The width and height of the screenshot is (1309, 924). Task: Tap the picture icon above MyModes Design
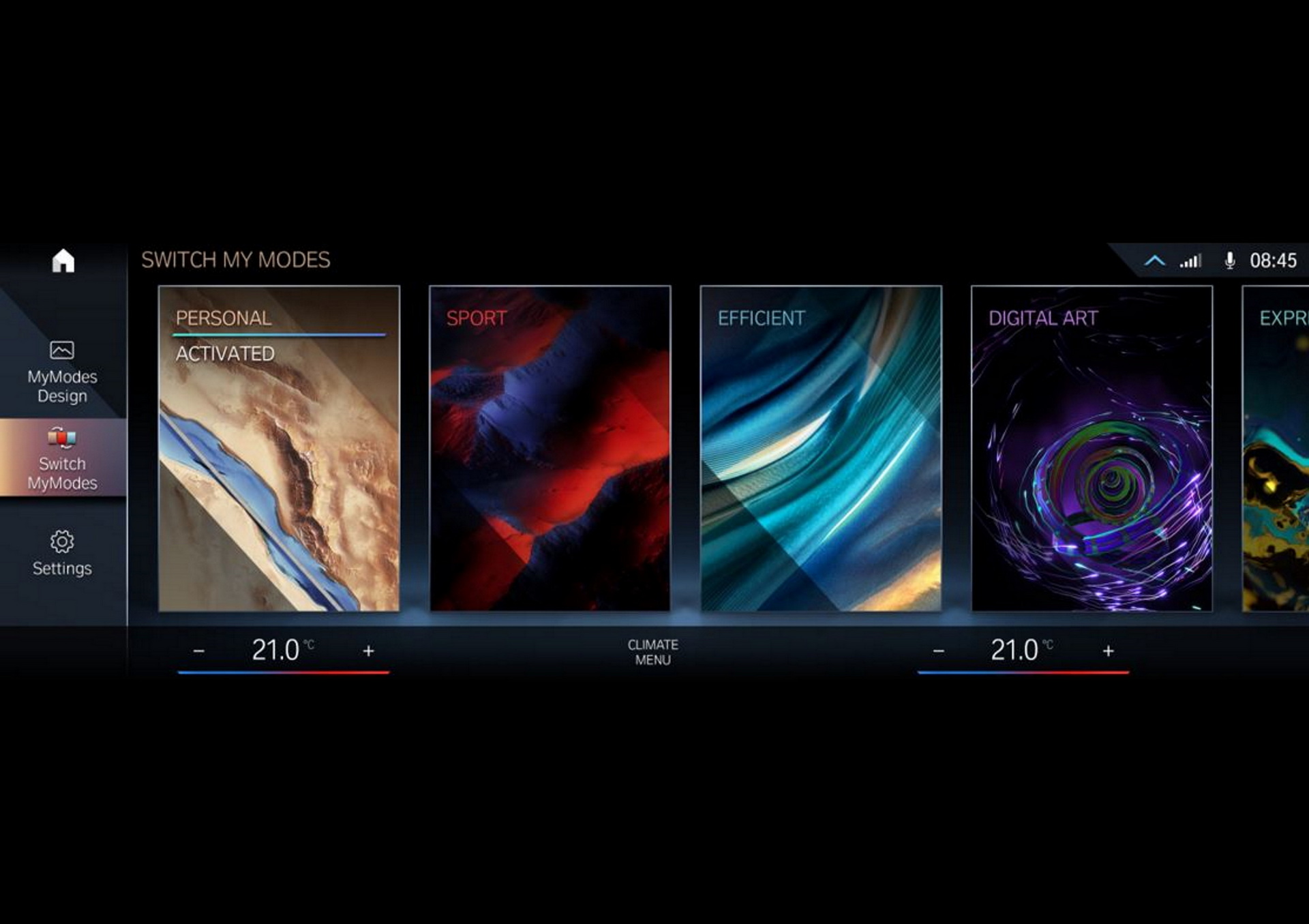pos(62,349)
